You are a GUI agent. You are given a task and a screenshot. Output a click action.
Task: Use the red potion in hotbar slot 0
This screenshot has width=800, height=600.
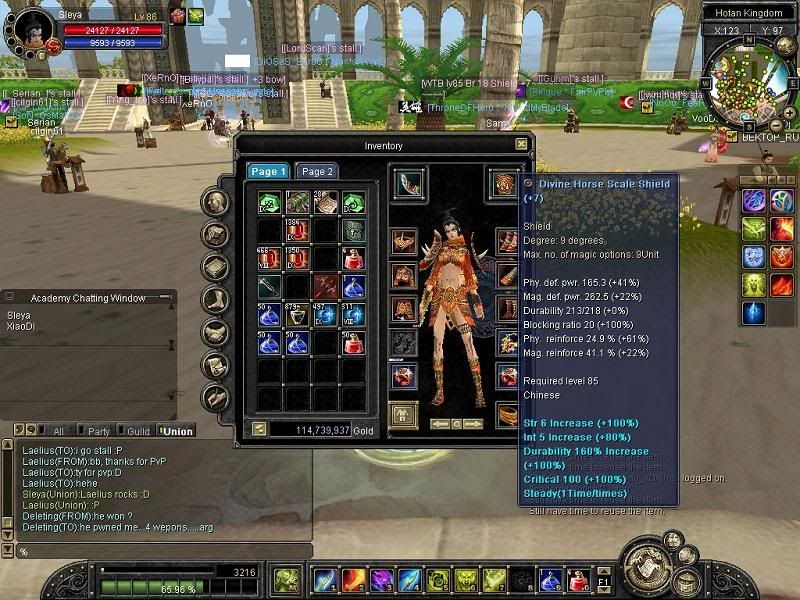click(577, 579)
